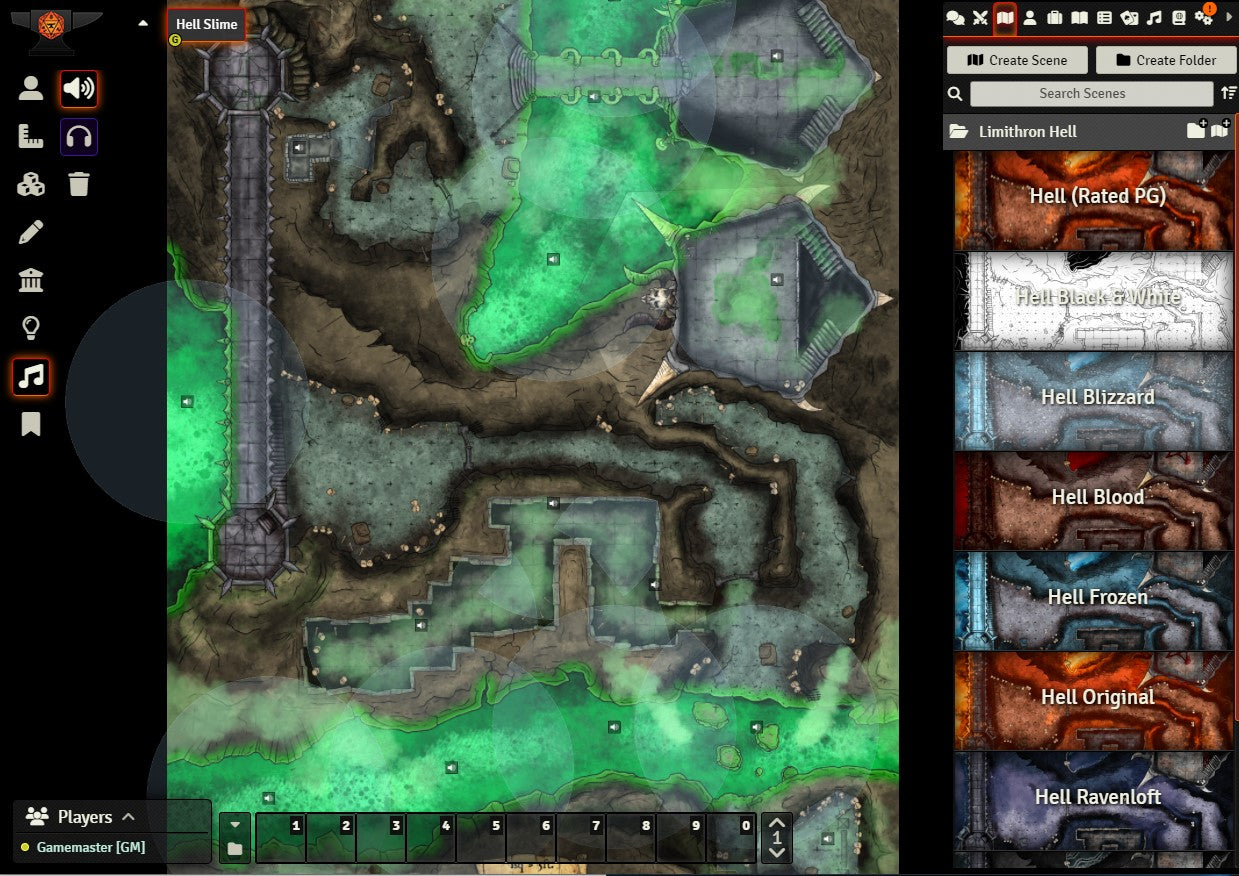Select the lighting lightbulb controls
Screen dimensions: 1239x876
point(31,328)
